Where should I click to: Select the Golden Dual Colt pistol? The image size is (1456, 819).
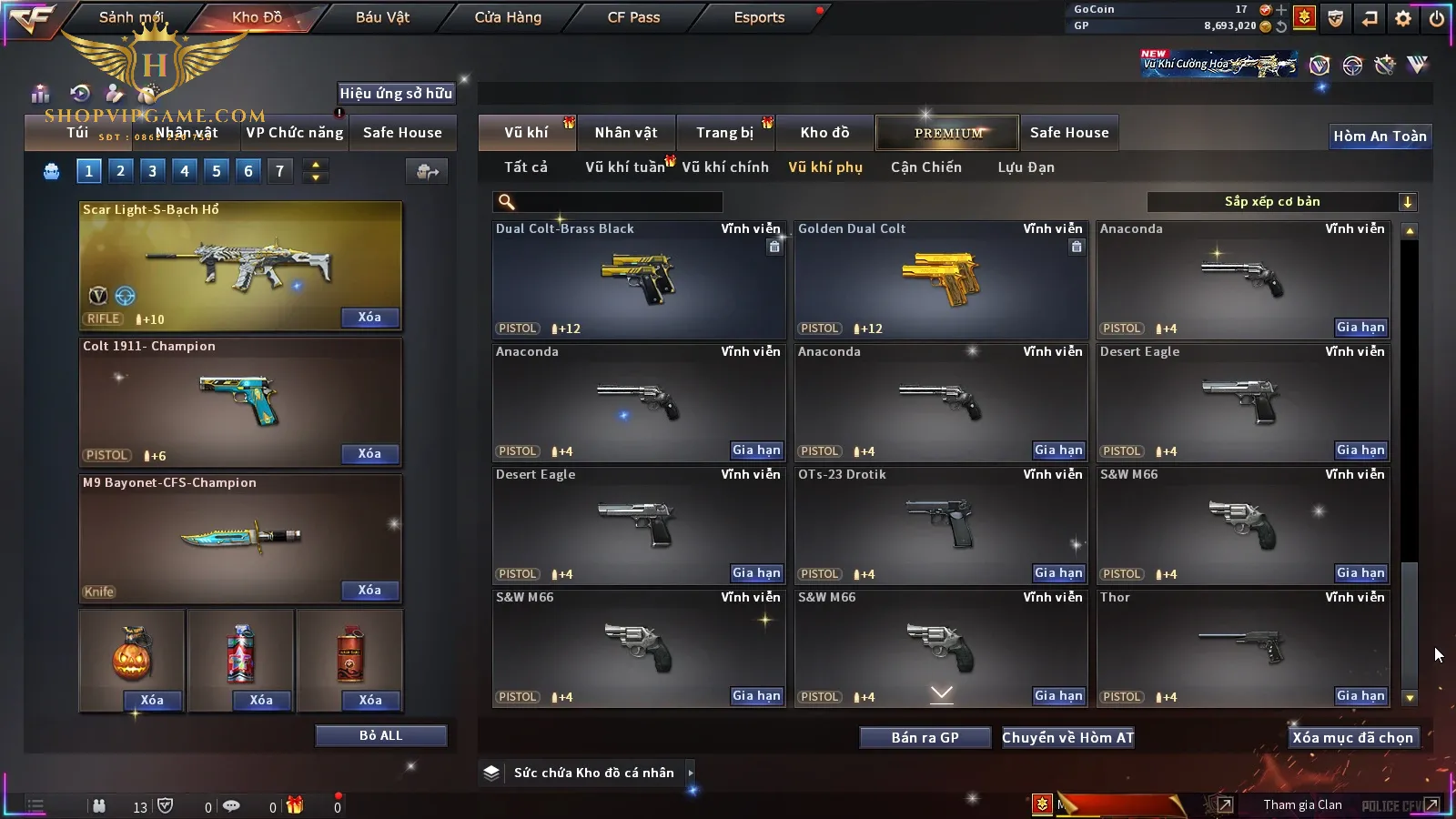(x=940, y=279)
